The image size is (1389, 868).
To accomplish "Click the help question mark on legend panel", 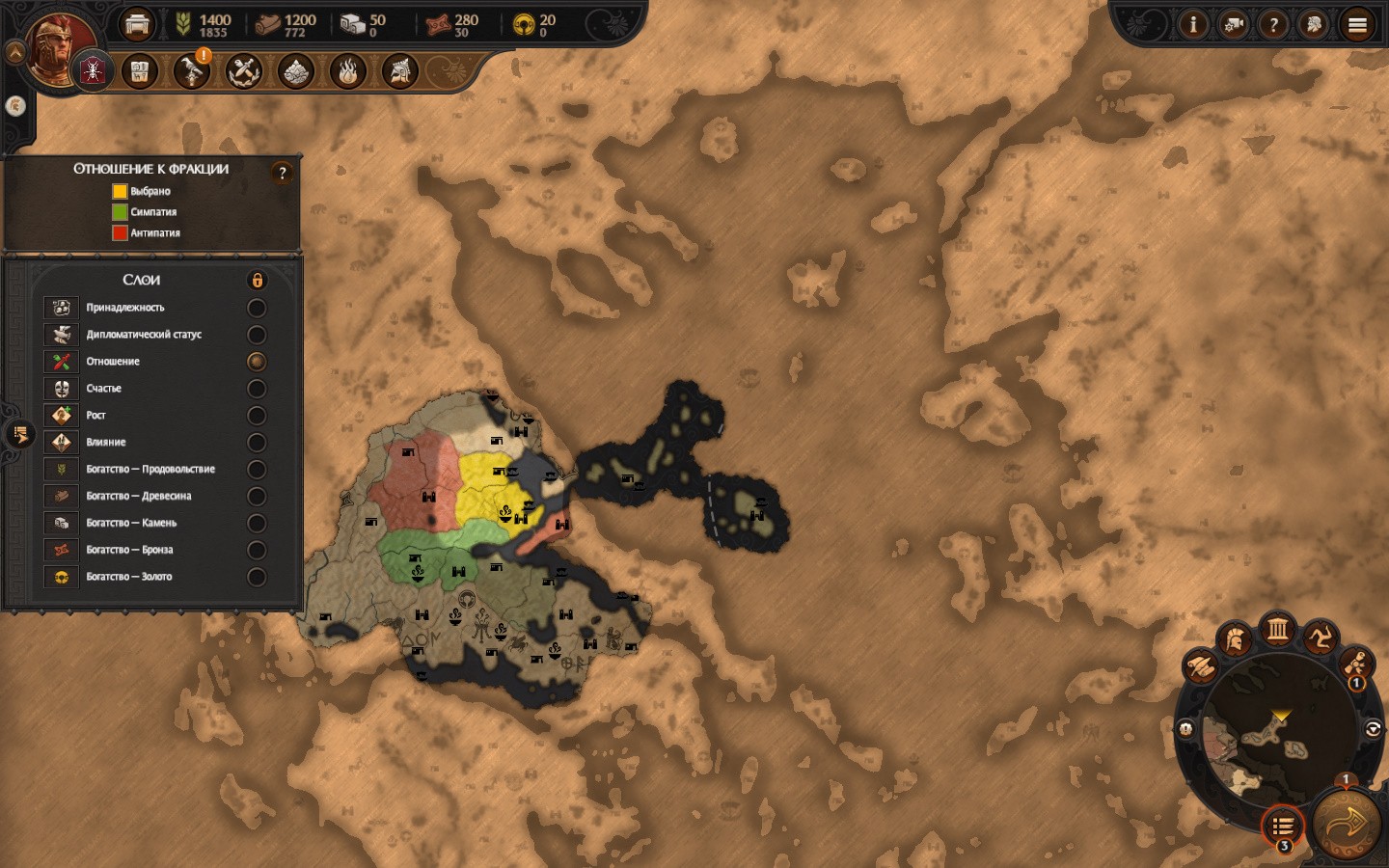I will pyautogui.click(x=282, y=173).
